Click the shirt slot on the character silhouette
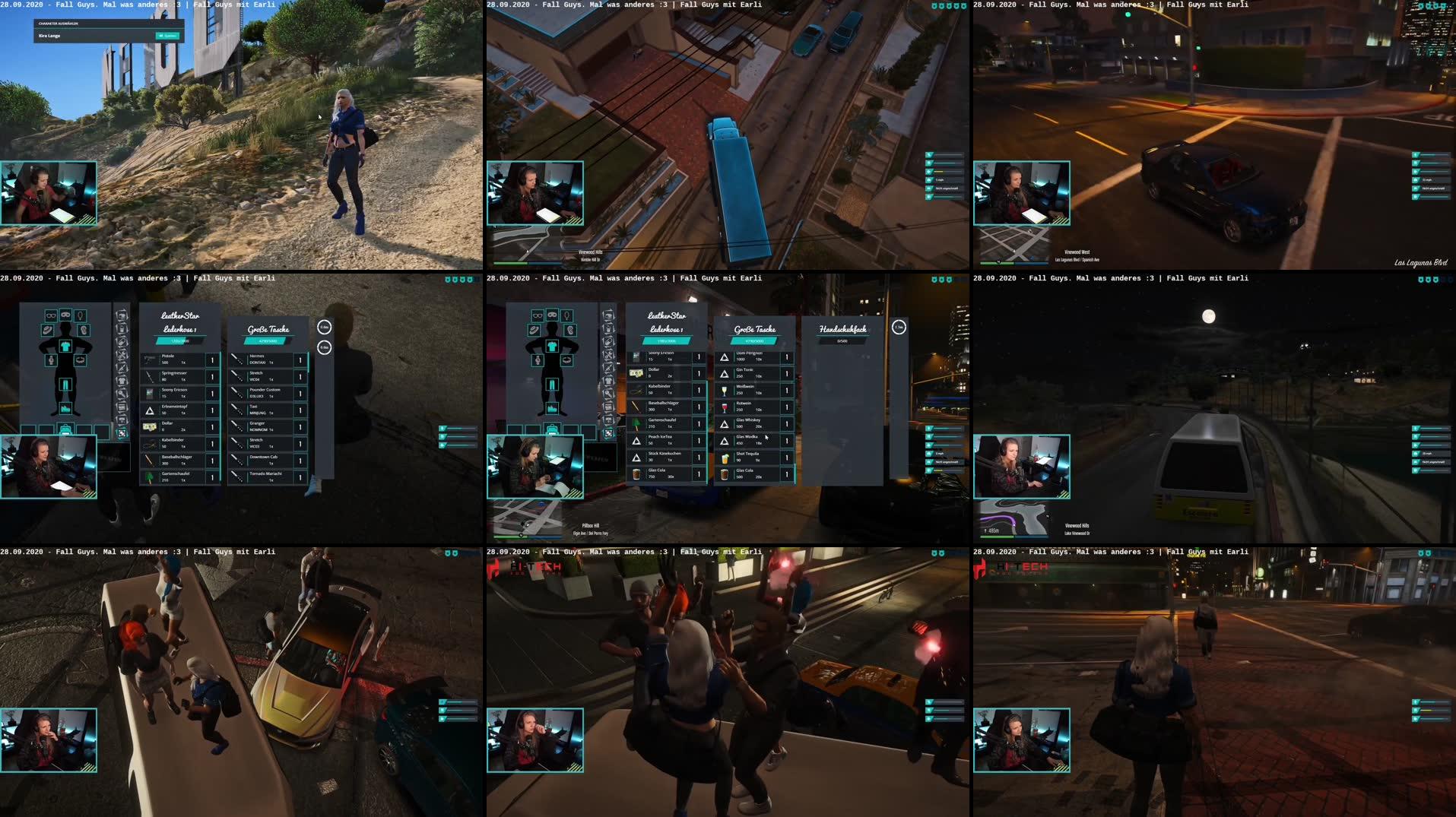Screen dimensions: 1456x817 (66, 347)
